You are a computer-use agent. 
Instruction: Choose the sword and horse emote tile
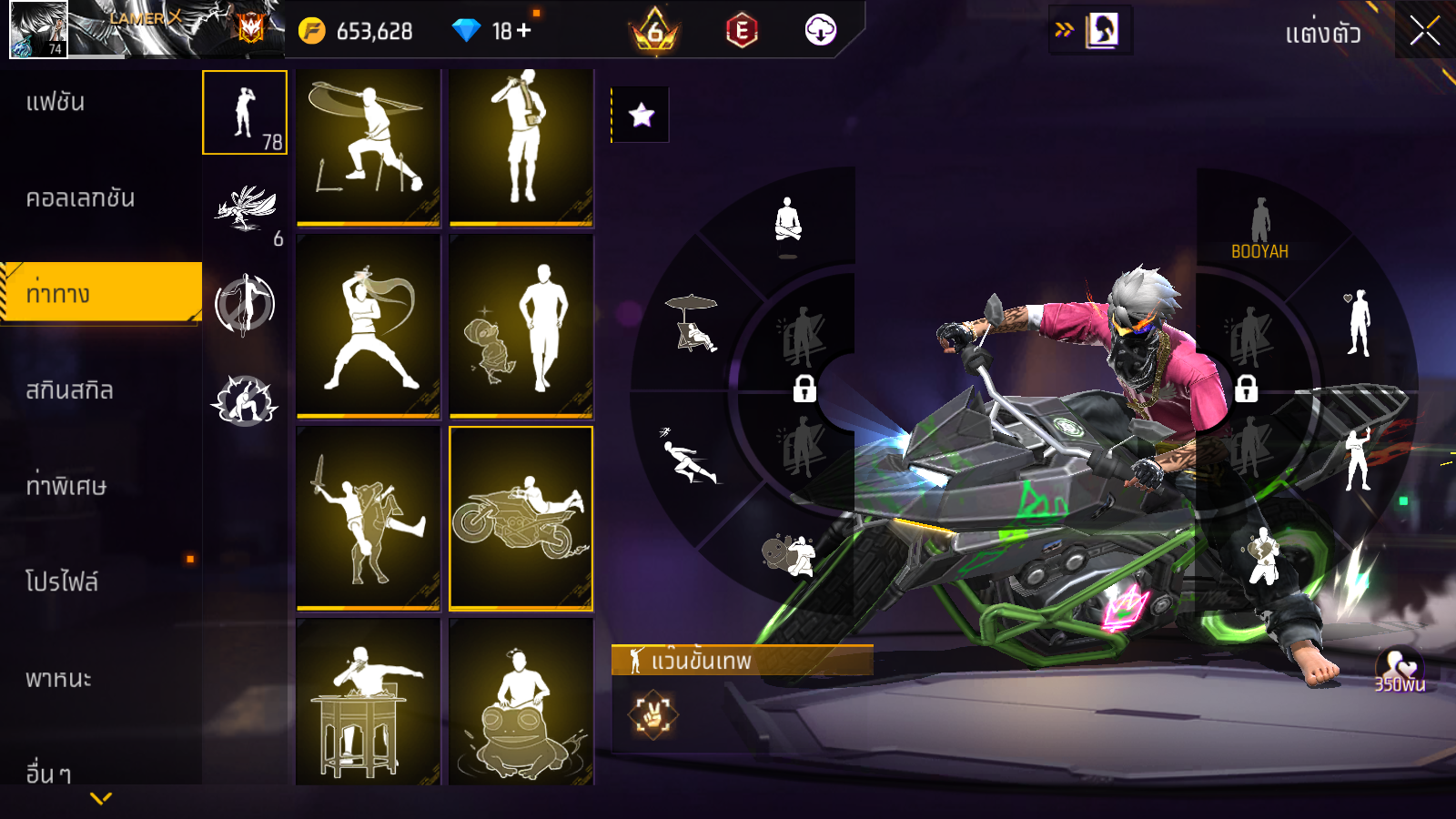pos(369,518)
